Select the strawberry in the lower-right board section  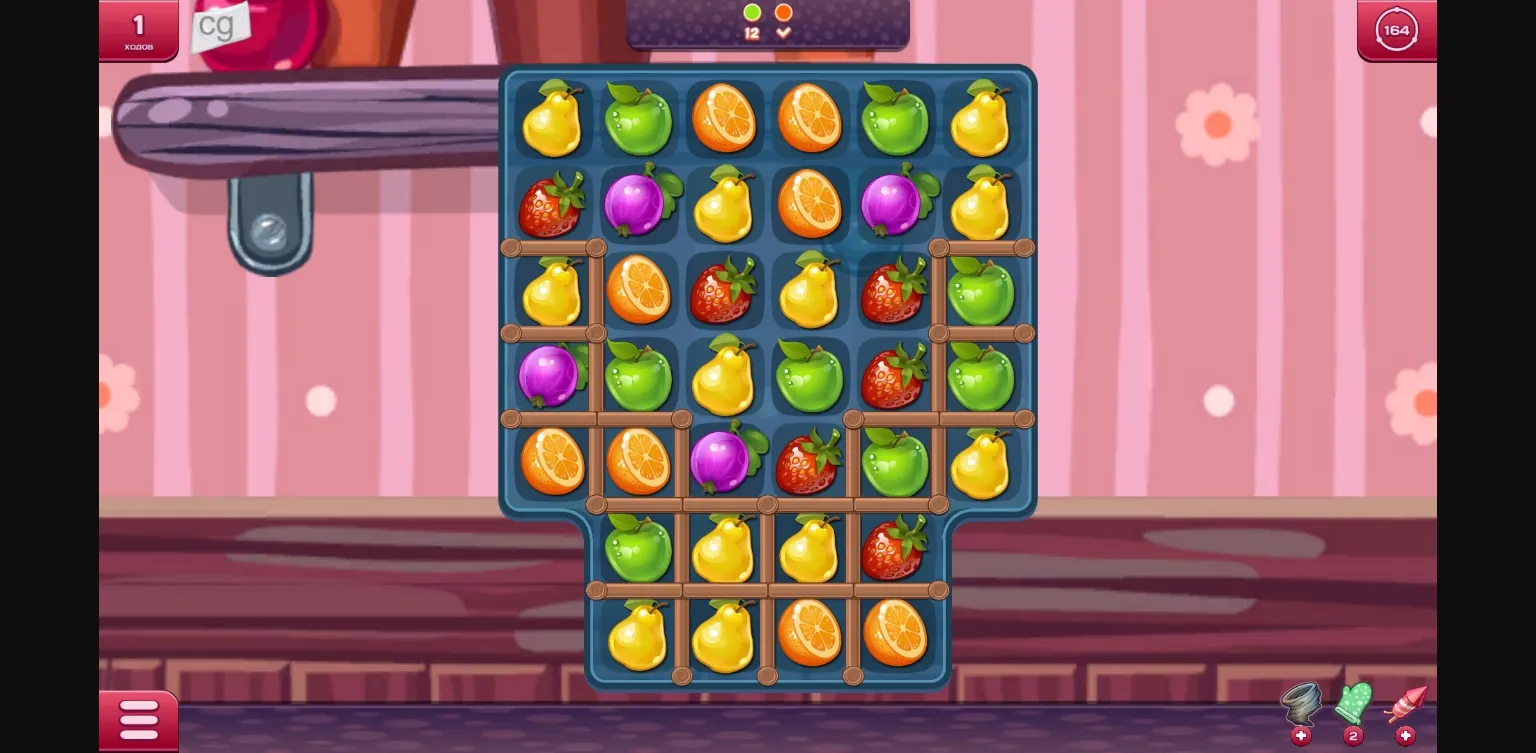896,548
